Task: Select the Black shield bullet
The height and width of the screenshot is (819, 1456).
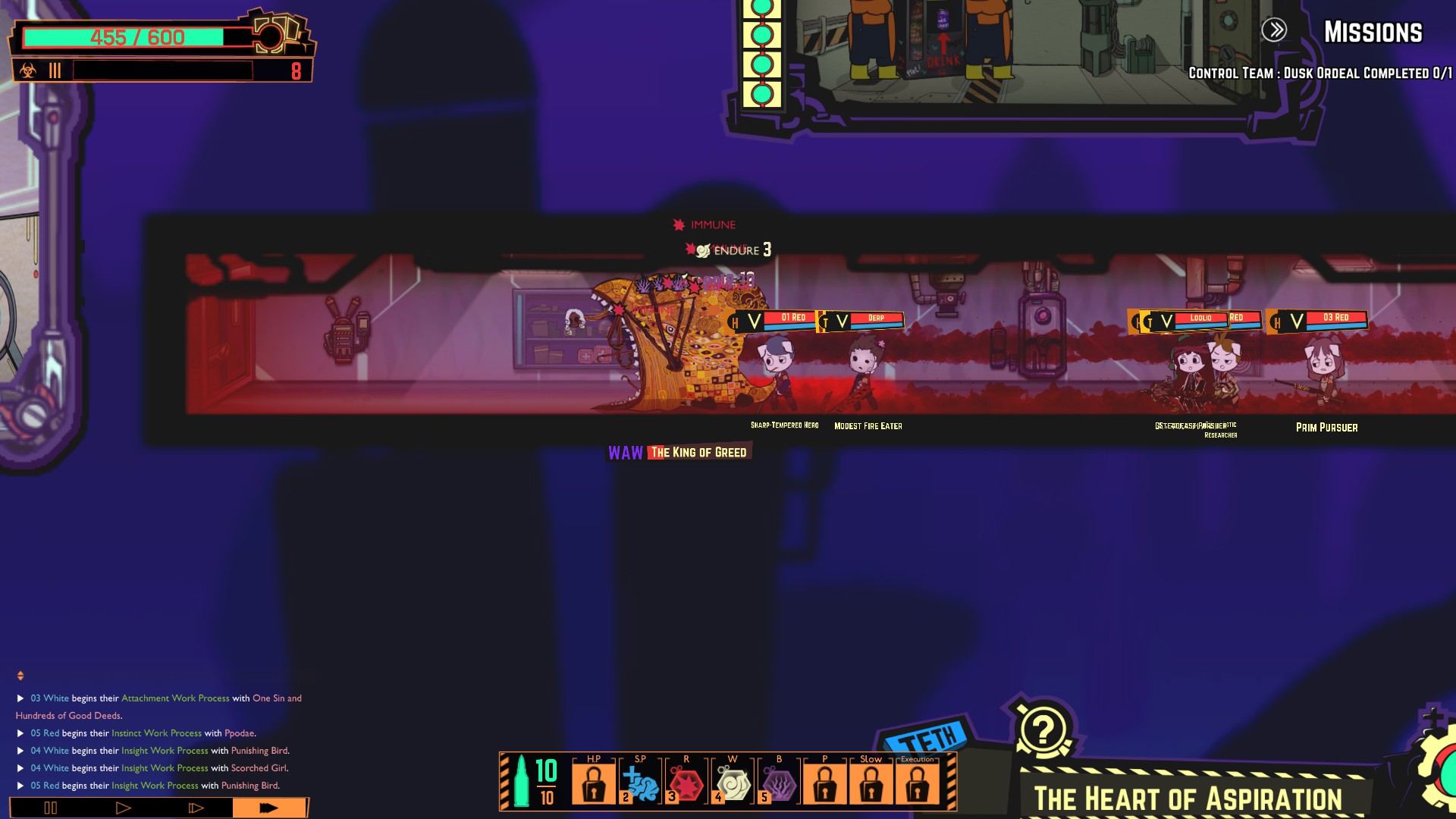Action: coord(779,783)
